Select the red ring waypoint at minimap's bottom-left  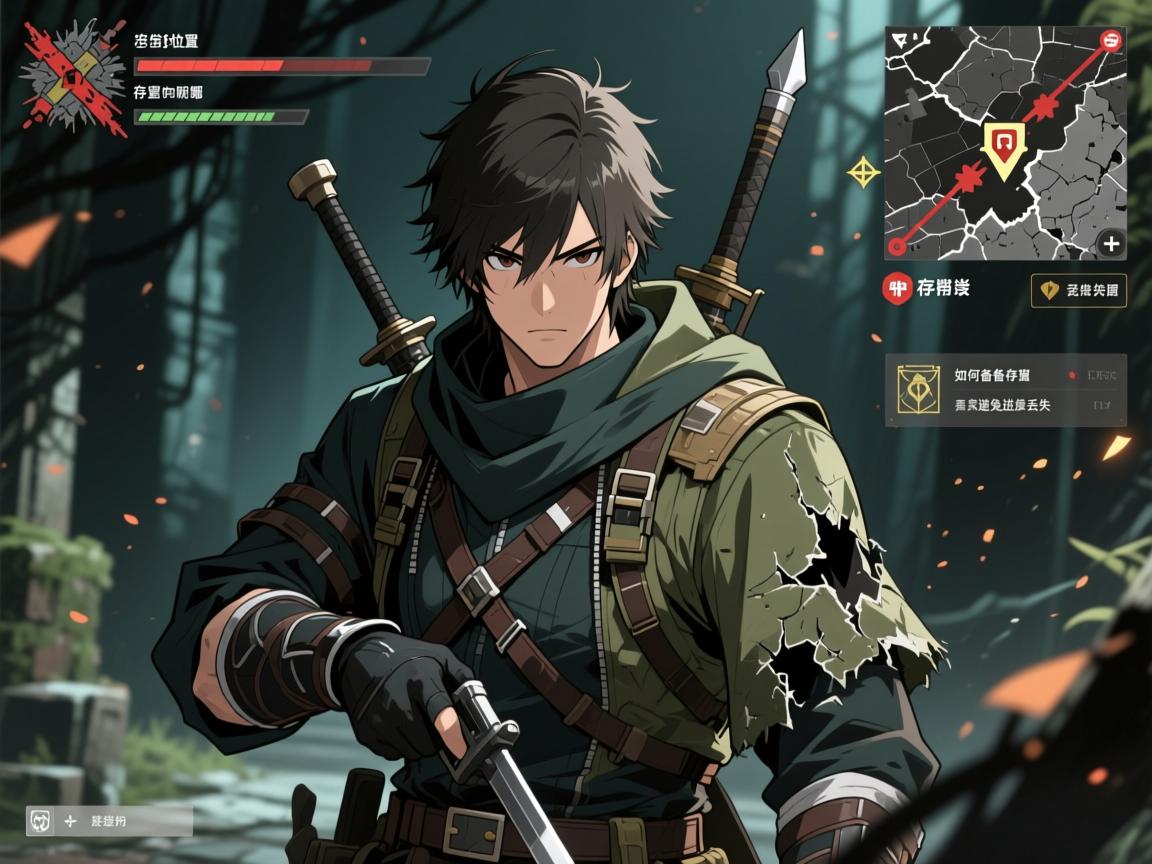pos(897,246)
